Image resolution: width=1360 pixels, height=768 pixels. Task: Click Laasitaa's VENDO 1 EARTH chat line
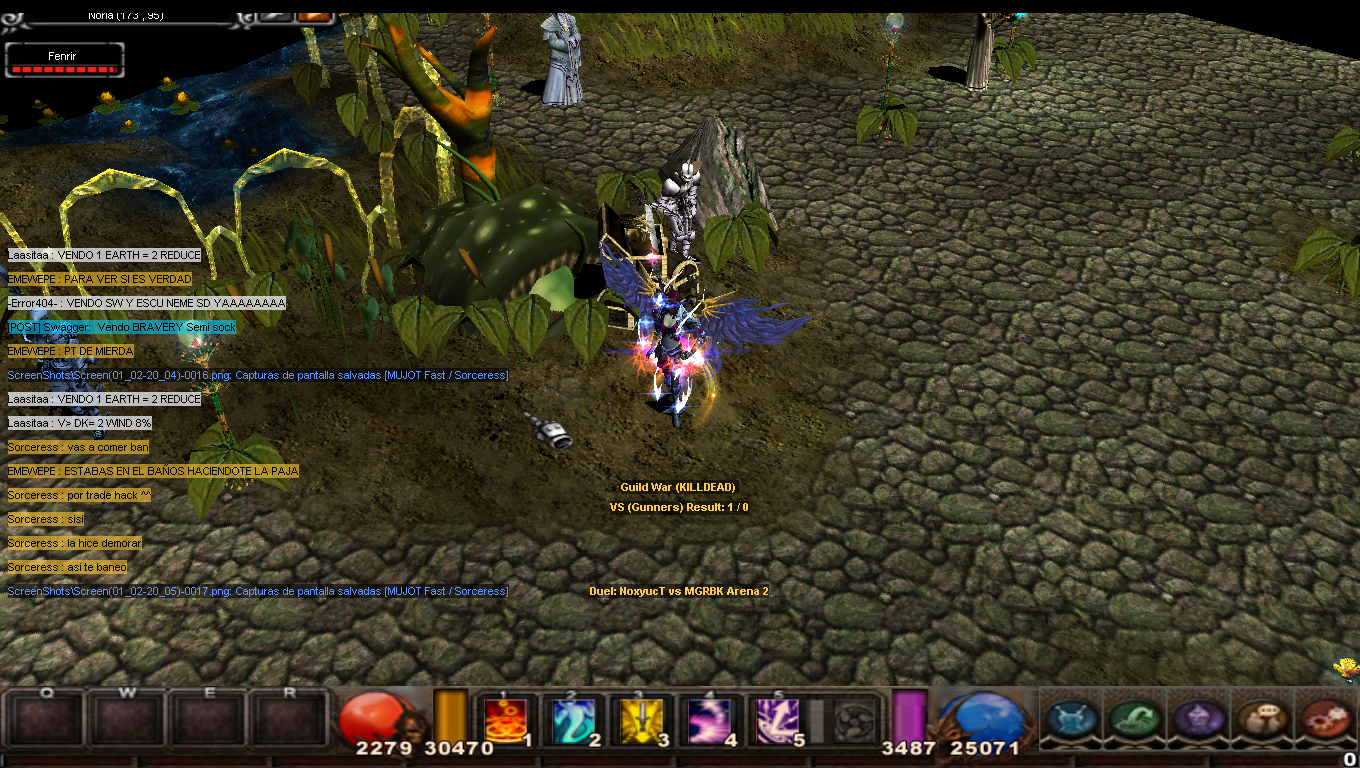coord(104,255)
